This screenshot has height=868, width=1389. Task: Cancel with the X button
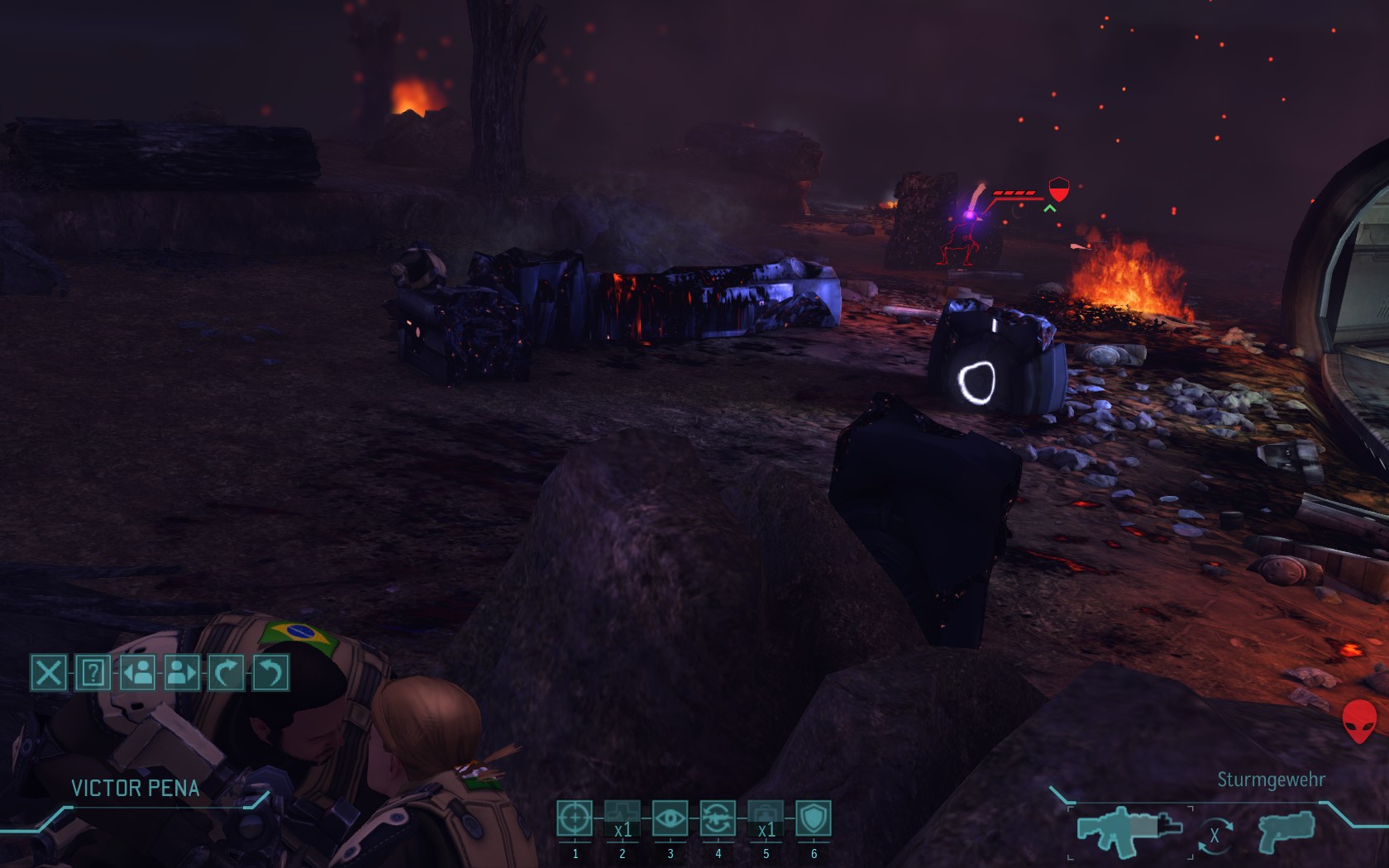tap(48, 672)
